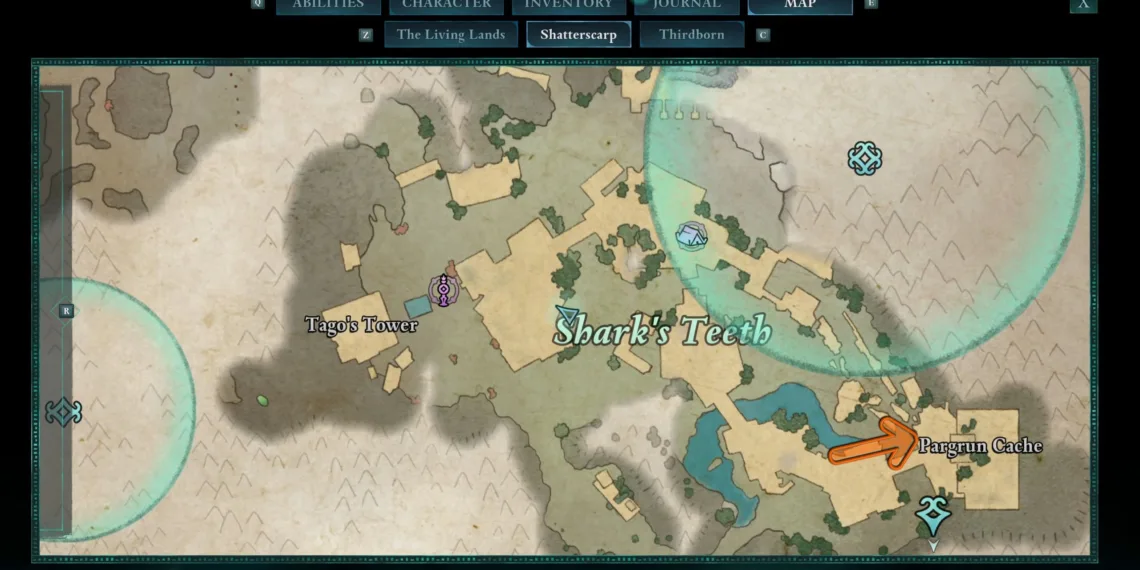Open the Abilities tab
This screenshot has height=570, width=1140.
click(328, 5)
